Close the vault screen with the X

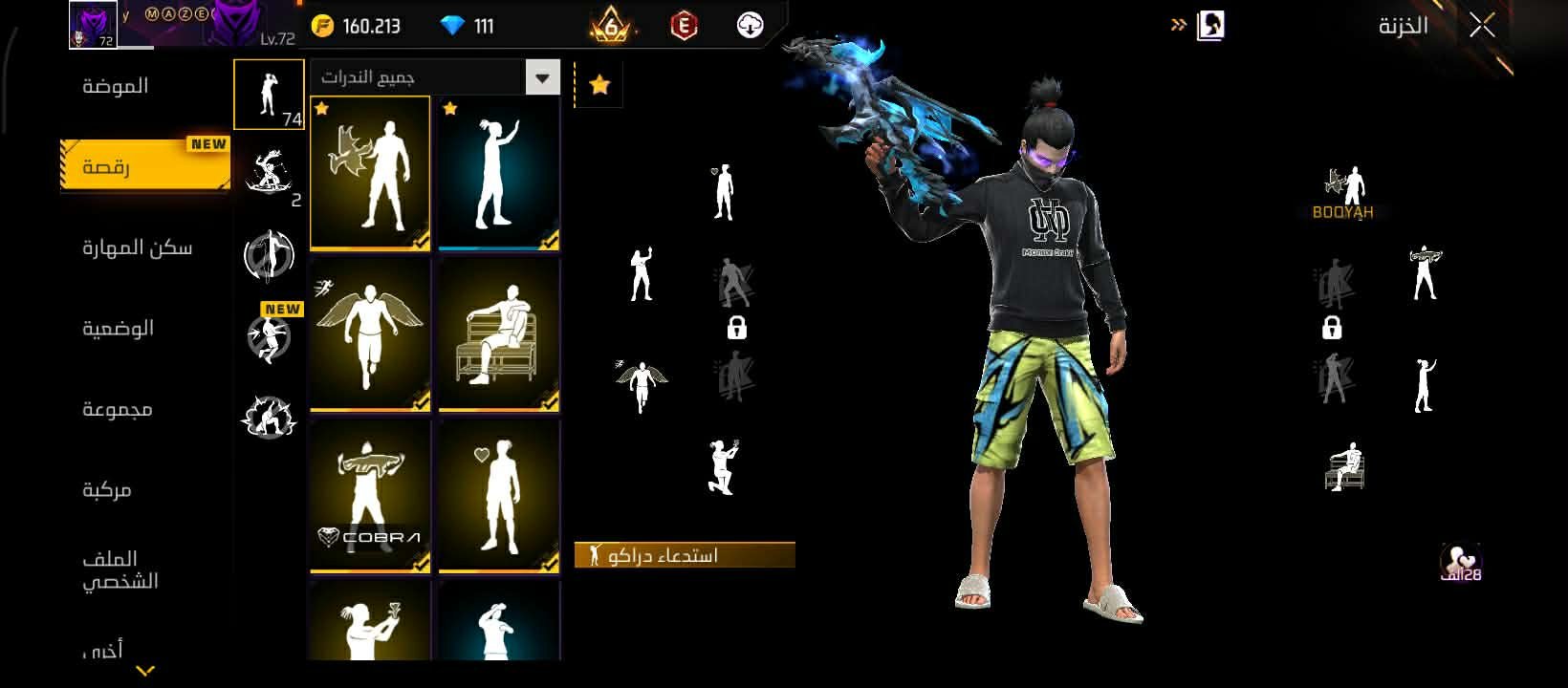pos(1481,26)
